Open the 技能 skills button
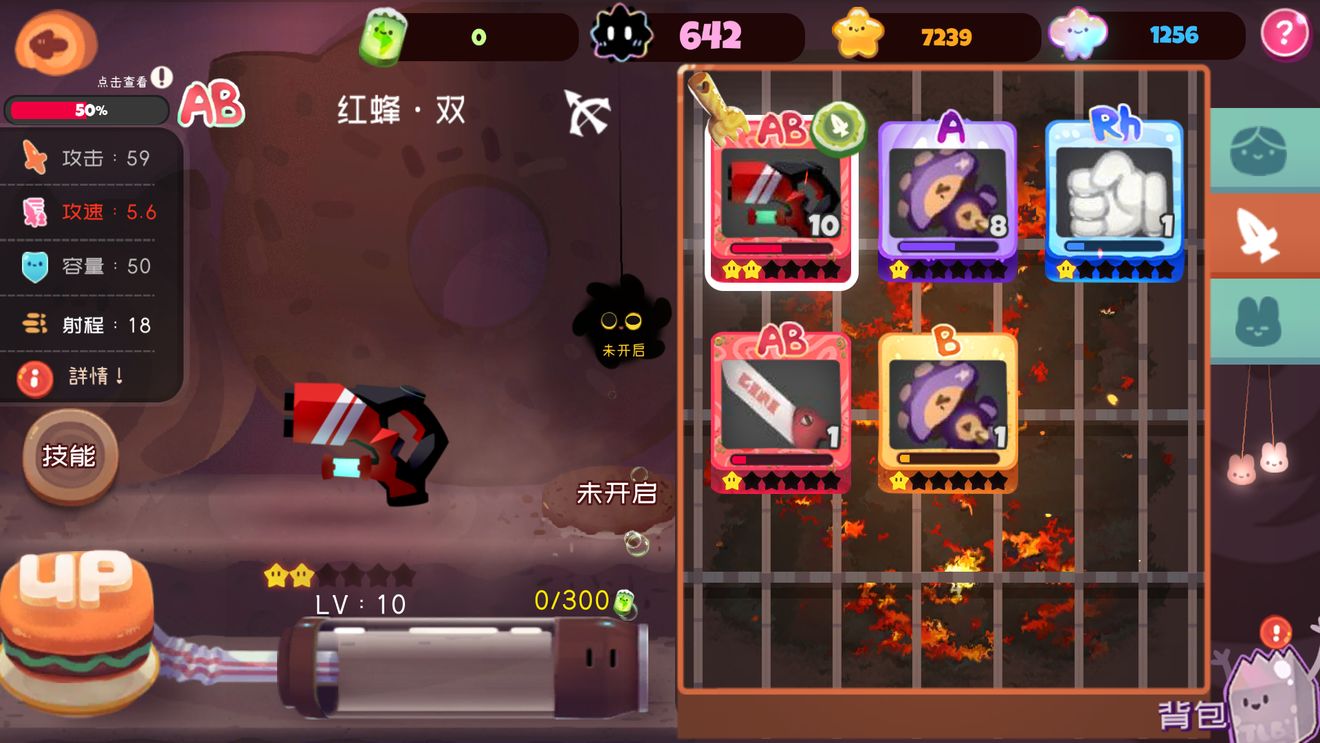Viewport: 1320px width, 743px height. click(70, 457)
